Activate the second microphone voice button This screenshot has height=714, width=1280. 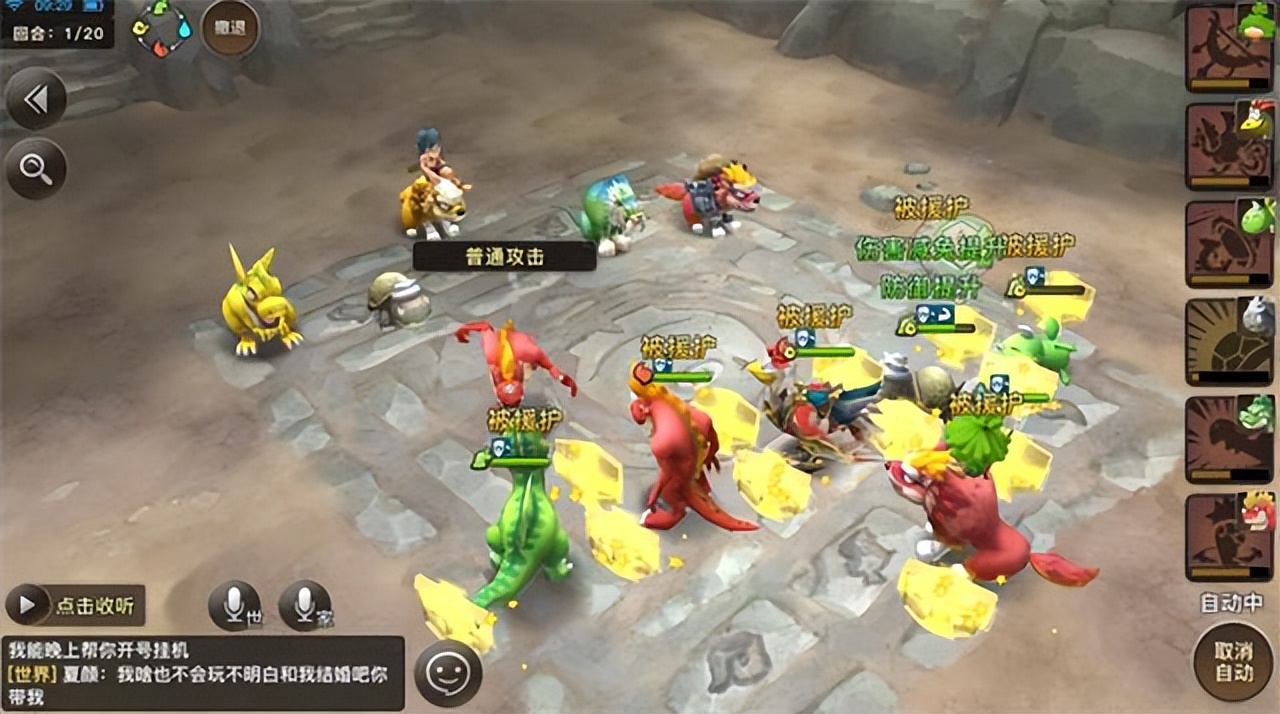[304, 605]
